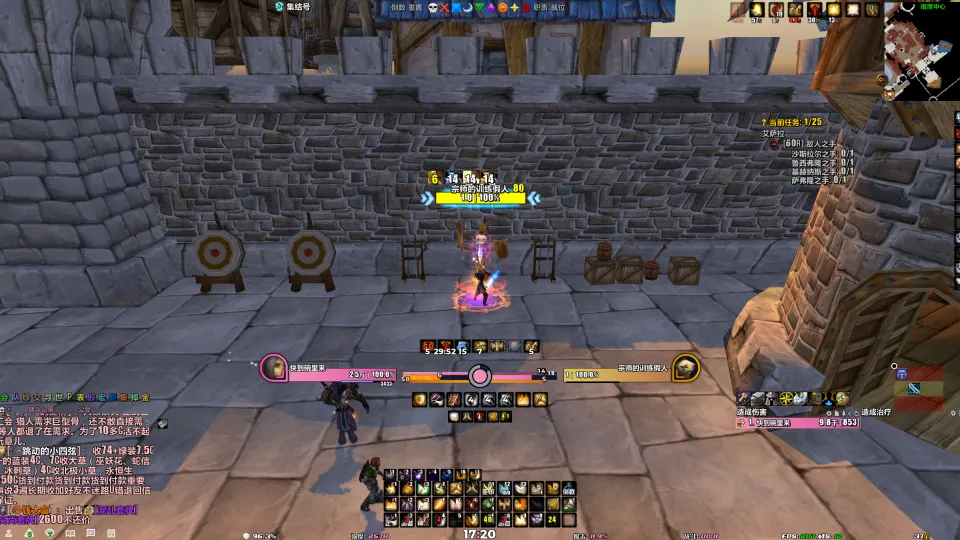
Task: Click the hourglass buff icon with stack 5
Action: 428,346
